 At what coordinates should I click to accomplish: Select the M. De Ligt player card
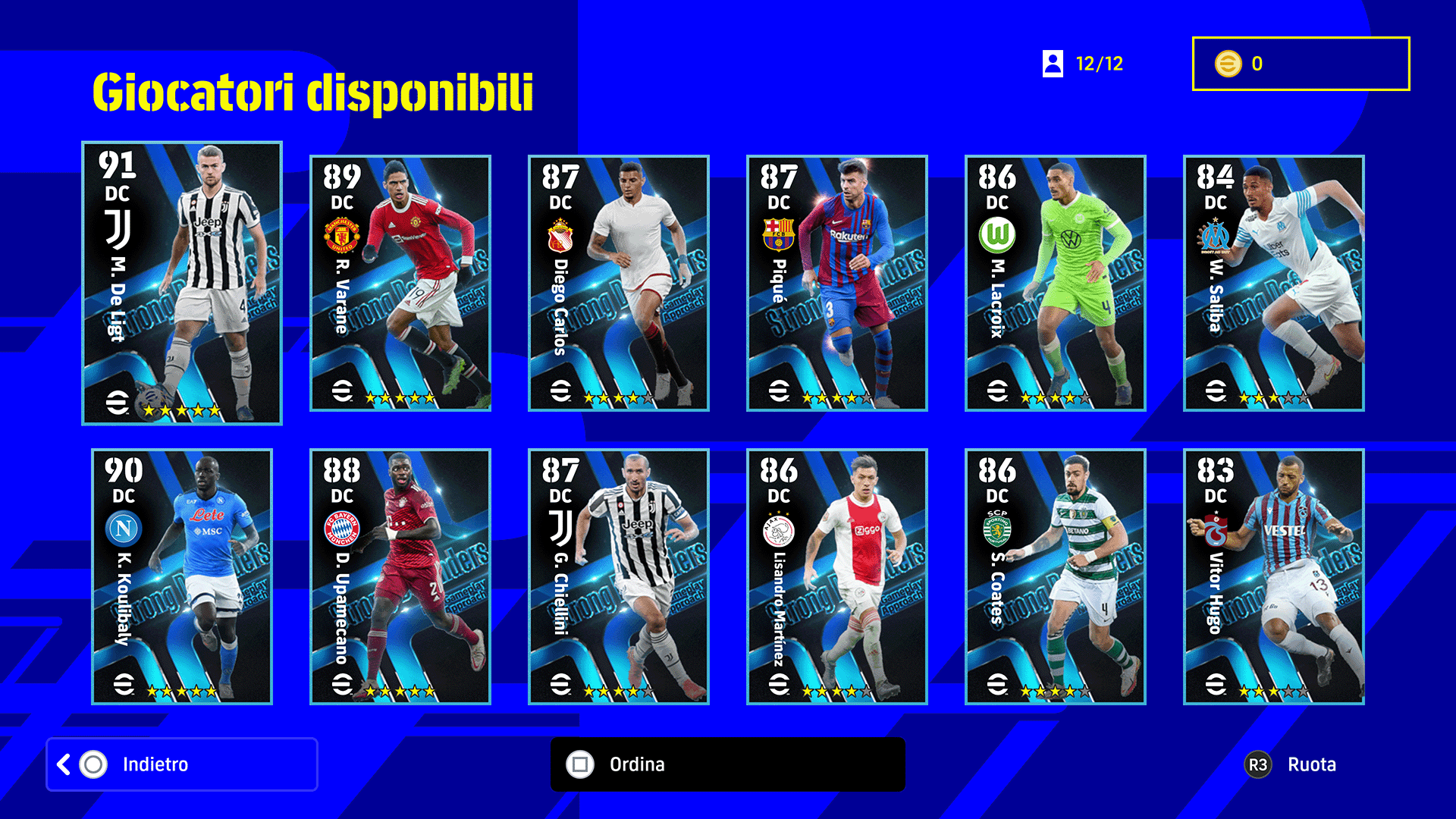pos(182,283)
